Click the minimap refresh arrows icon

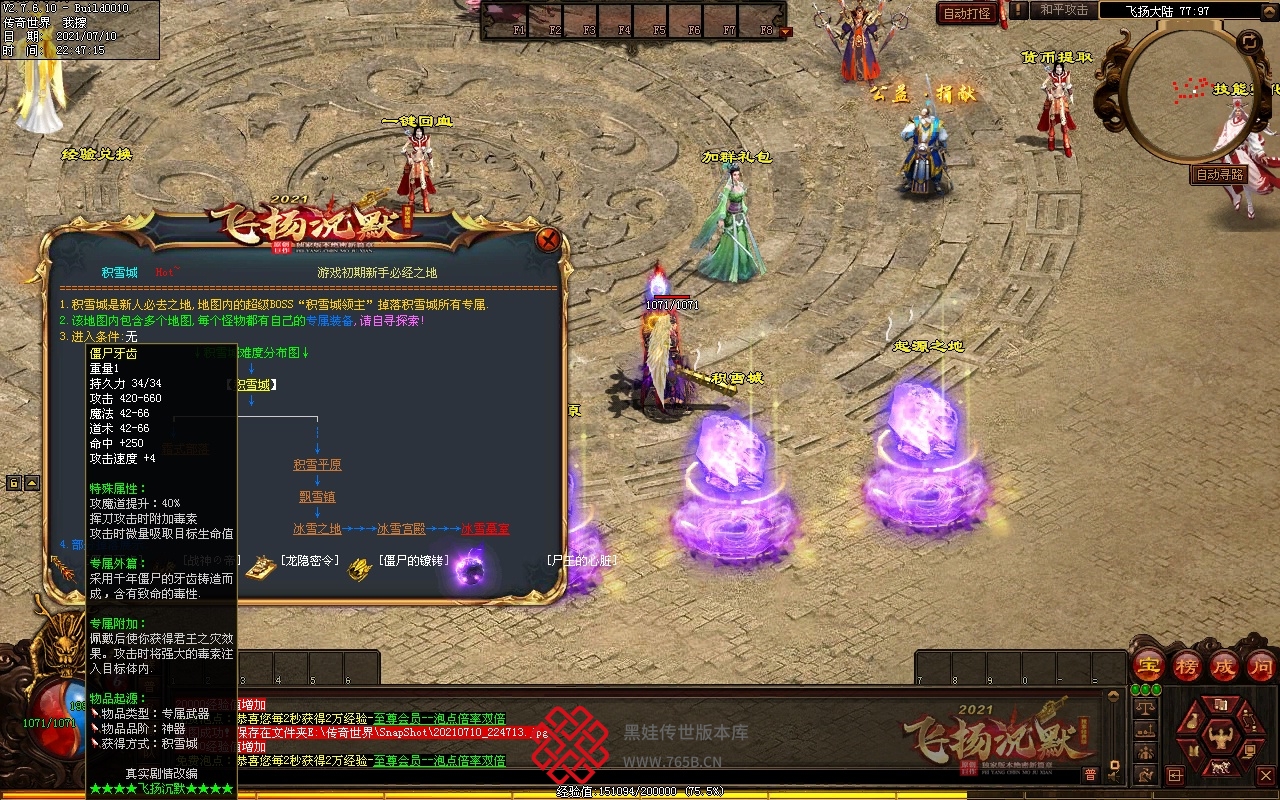(x=1249, y=41)
